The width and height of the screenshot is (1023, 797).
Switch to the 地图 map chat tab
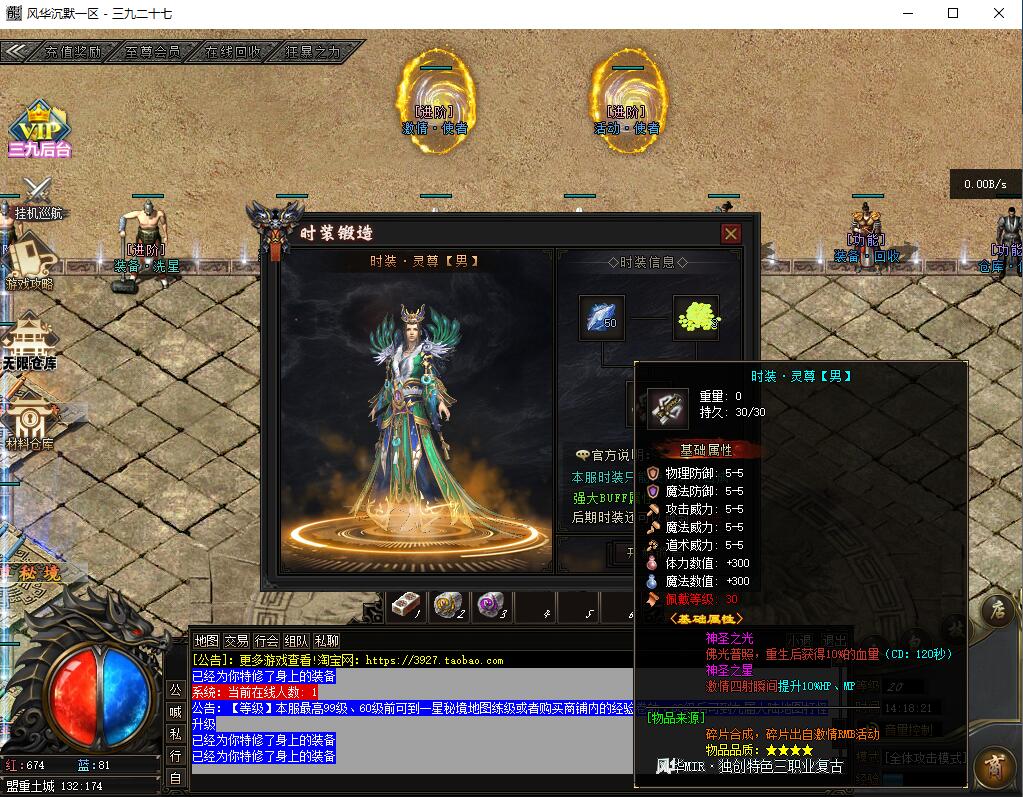[206, 641]
